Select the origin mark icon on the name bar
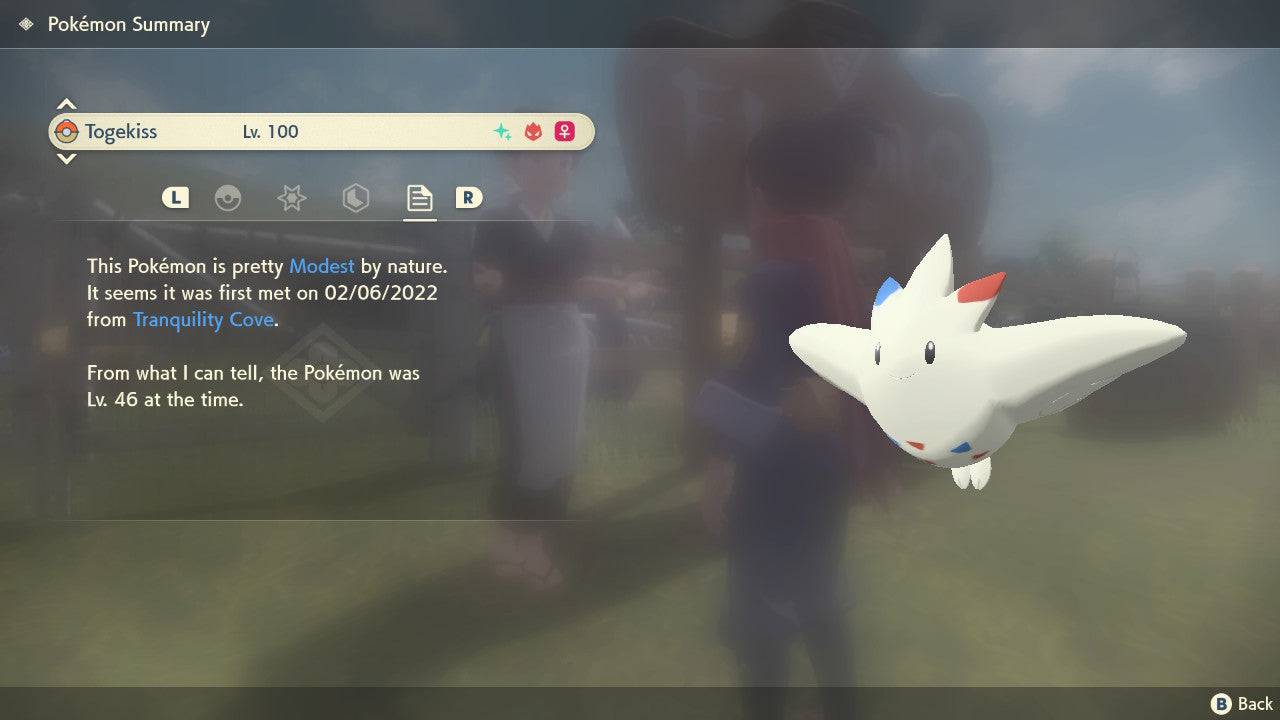This screenshot has height=720, width=1280. pos(531,131)
